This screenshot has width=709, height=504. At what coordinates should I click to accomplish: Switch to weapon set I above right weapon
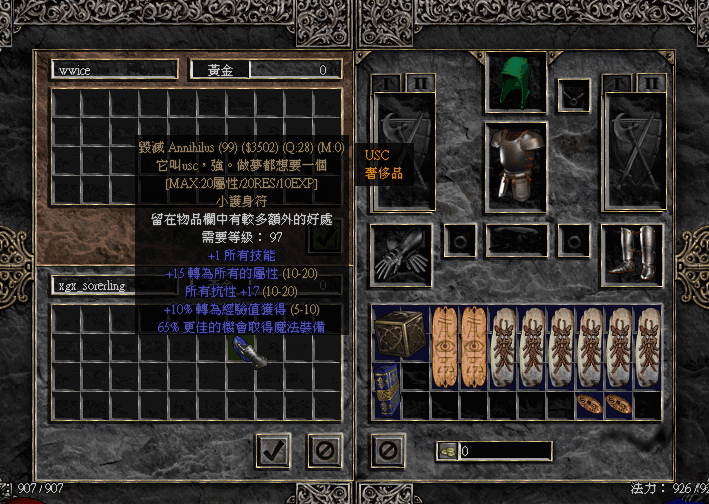[619, 81]
